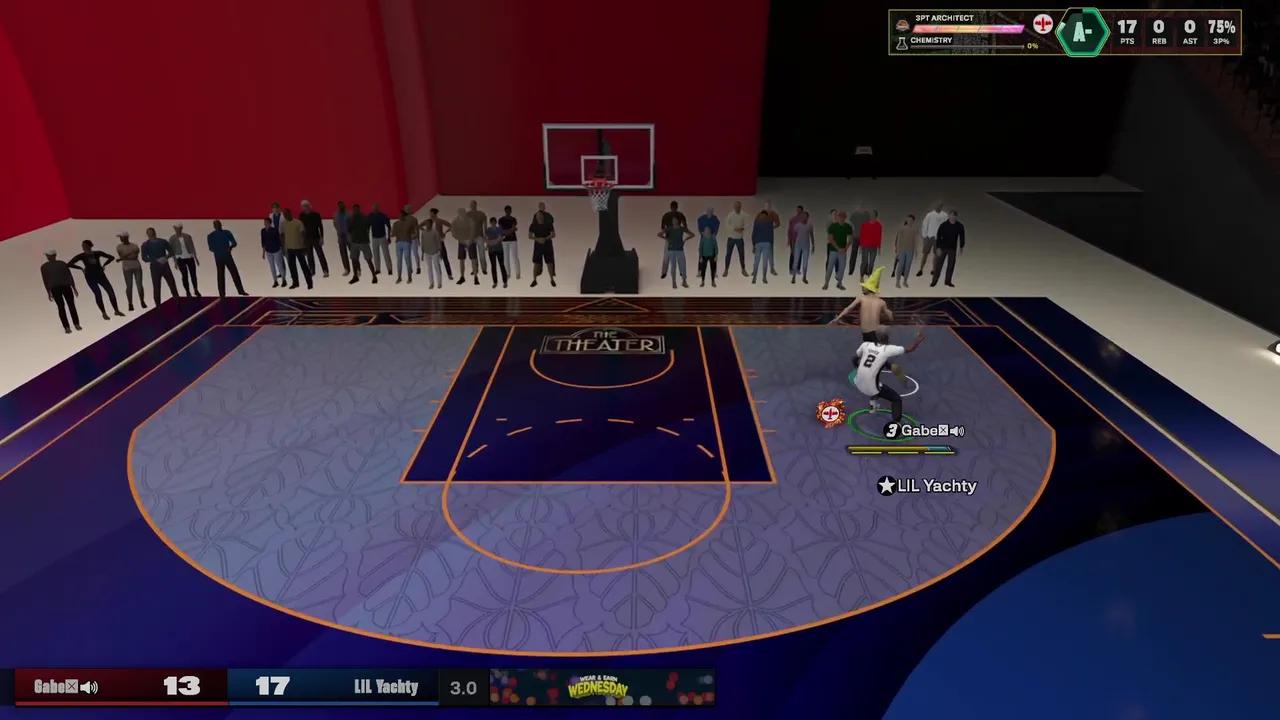Click the star icon beside LIL Yachty
Screen dimensions: 1280x720
point(886,486)
